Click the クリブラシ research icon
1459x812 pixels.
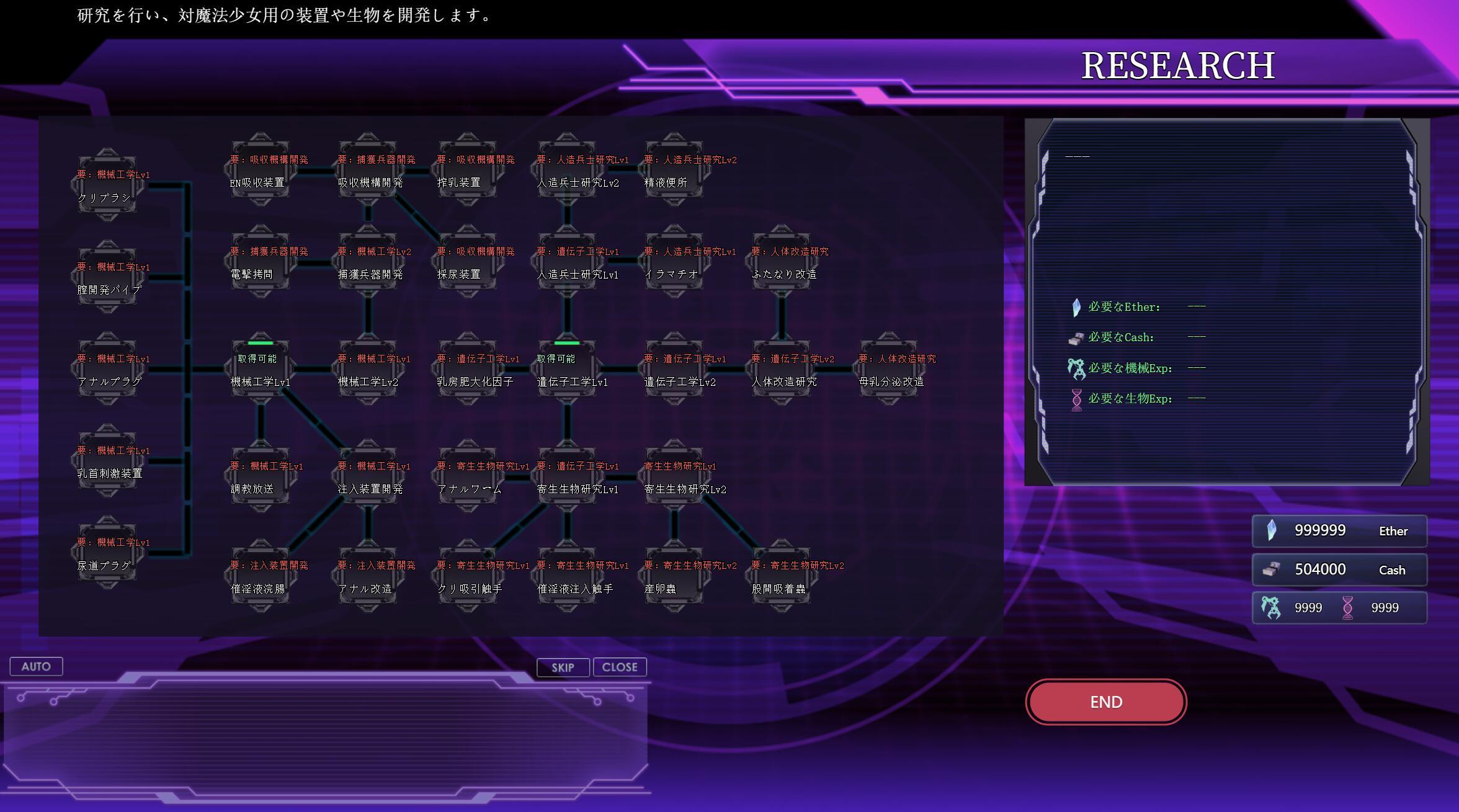[x=107, y=183]
